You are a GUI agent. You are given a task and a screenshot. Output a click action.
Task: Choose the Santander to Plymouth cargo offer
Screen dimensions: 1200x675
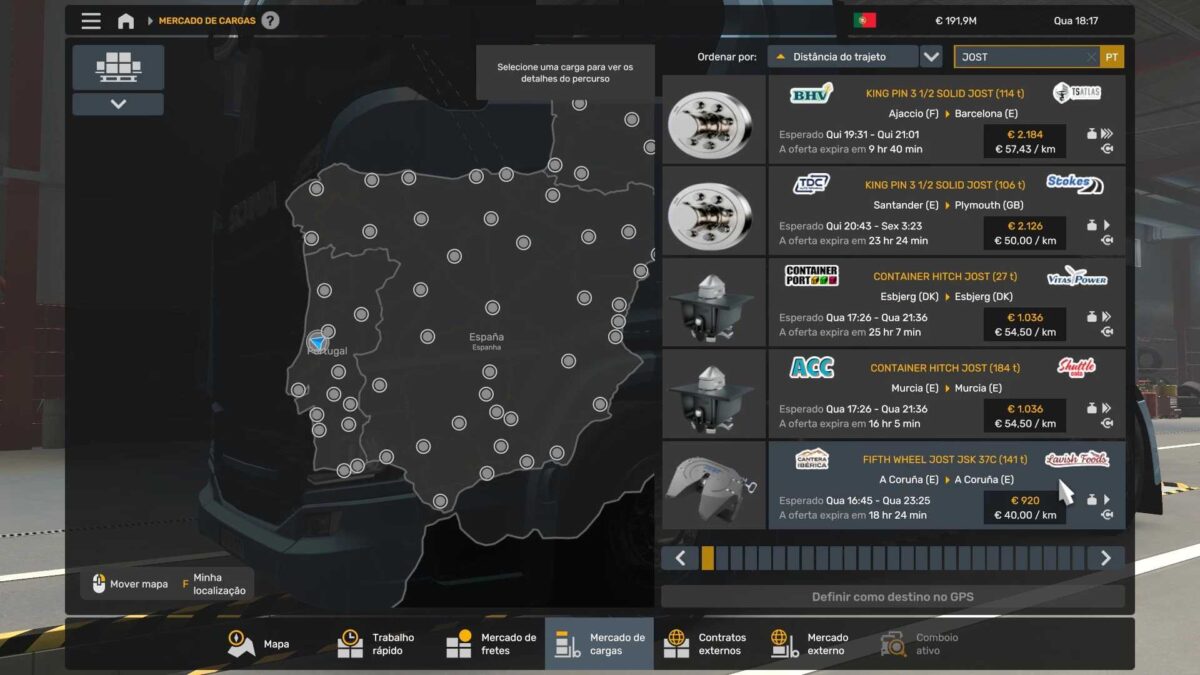click(x=945, y=211)
